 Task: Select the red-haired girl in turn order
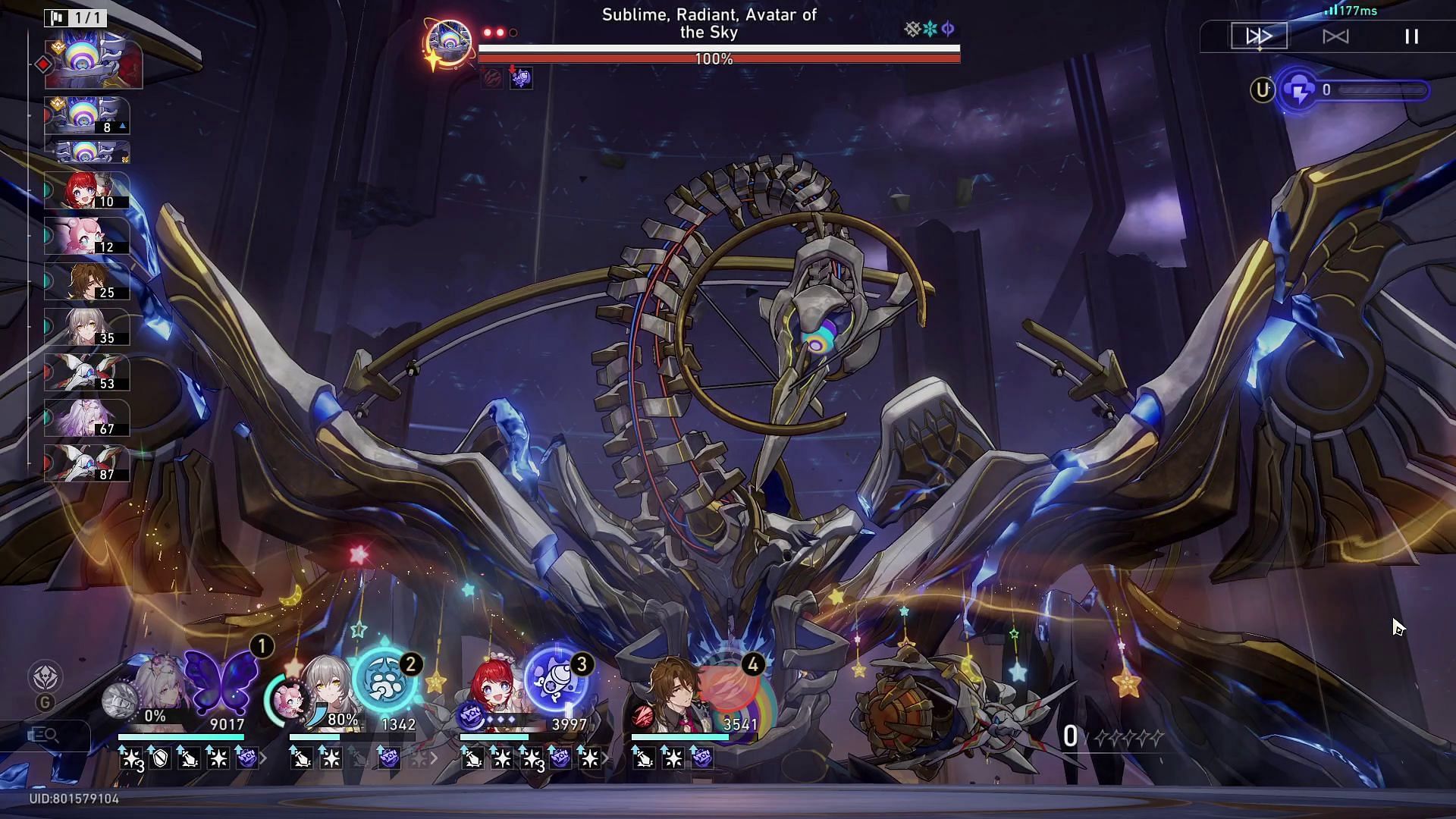(x=86, y=190)
